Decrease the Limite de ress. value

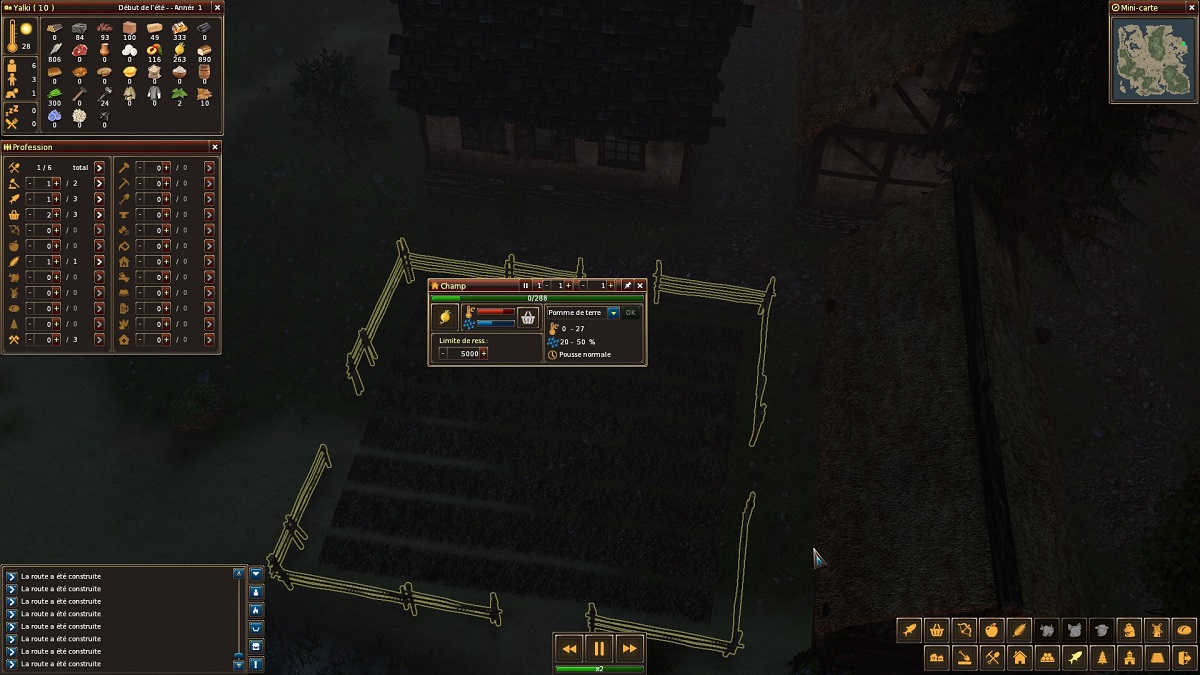[443, 353]
